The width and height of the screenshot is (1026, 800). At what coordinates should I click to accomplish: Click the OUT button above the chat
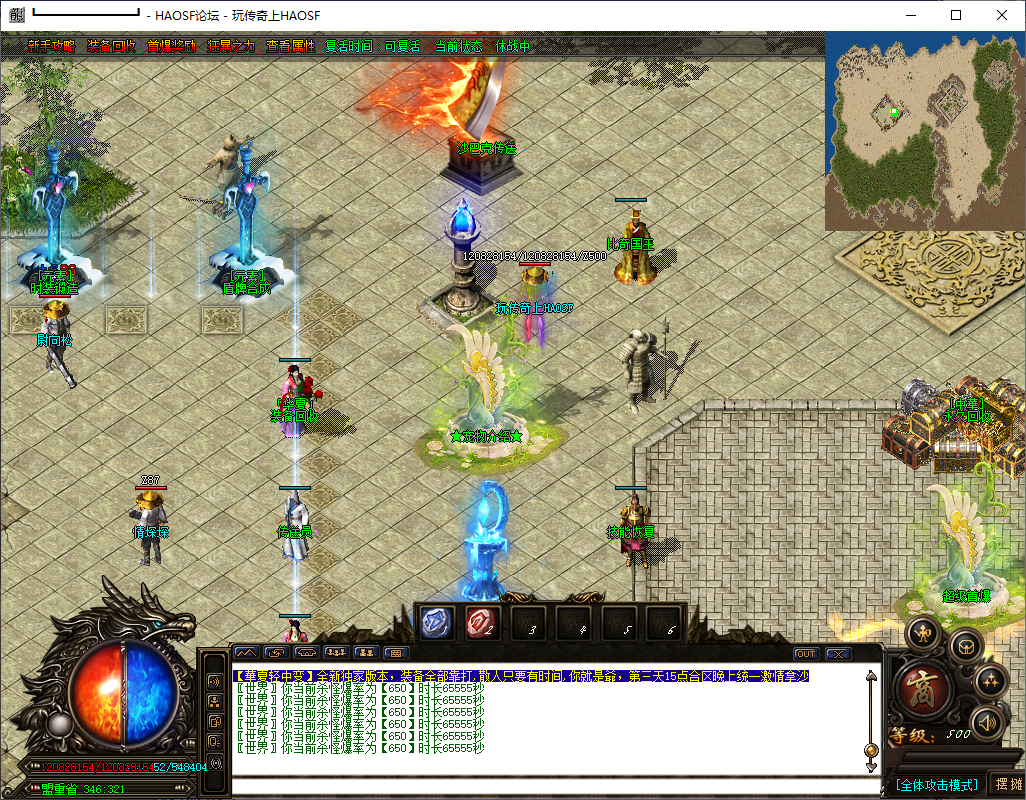pos(805,654)
